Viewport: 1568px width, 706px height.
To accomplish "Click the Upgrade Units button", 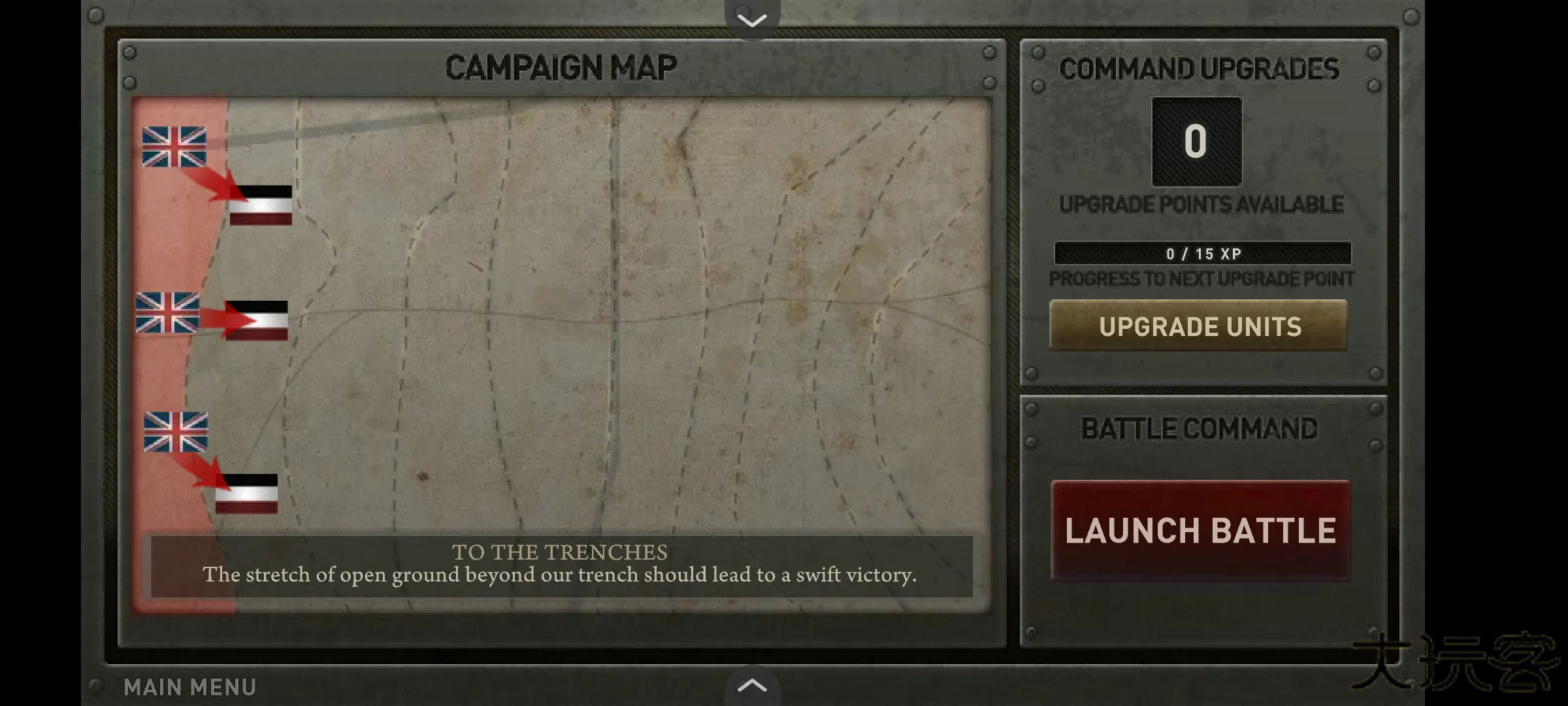I will tap(1198, 326).
